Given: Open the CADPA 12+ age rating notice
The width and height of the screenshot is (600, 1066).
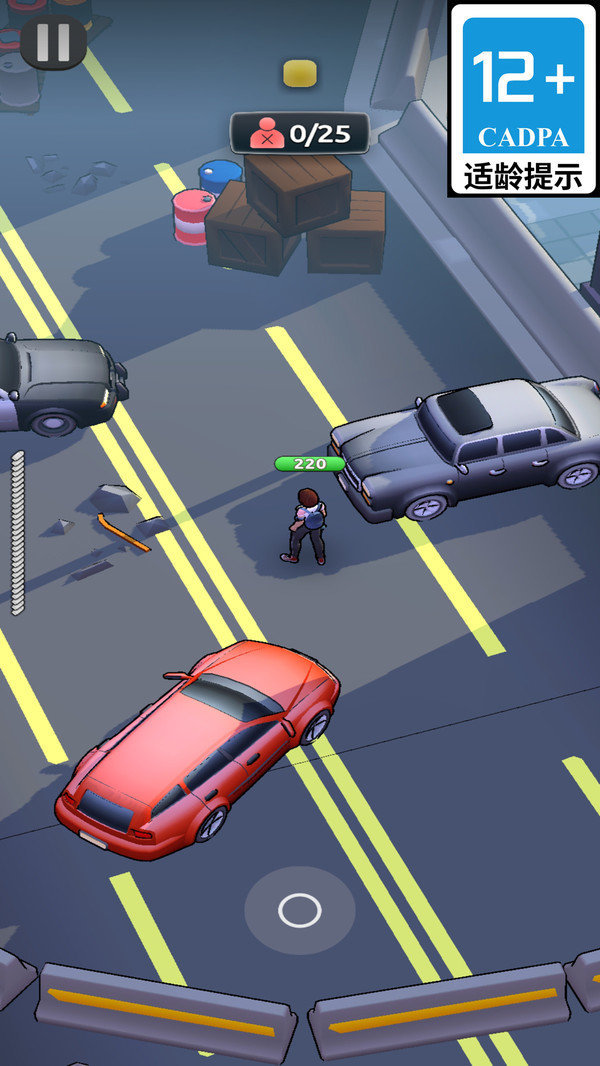Looking at the screenshot, I should point(522,98).
